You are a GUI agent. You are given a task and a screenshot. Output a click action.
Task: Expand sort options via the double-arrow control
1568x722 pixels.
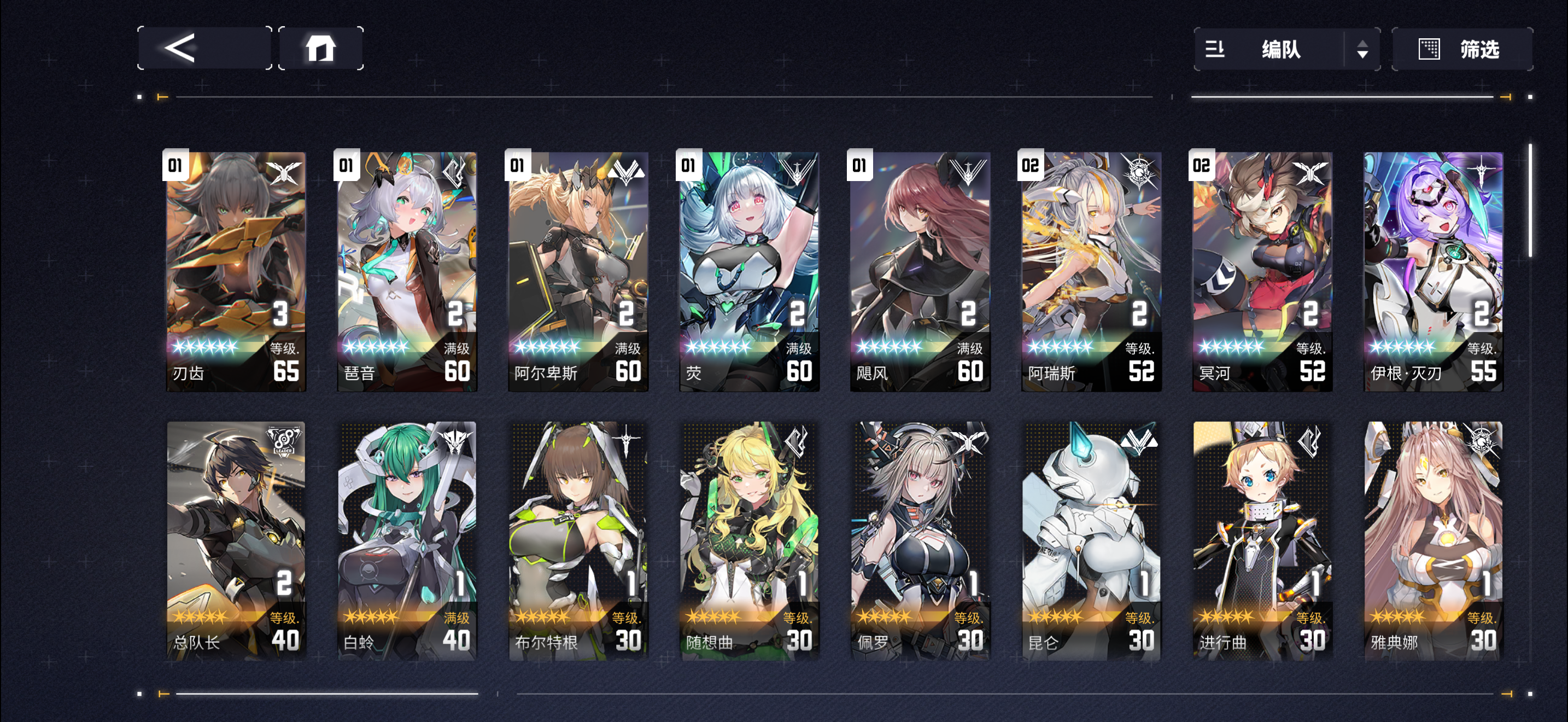click(1364, 49)
